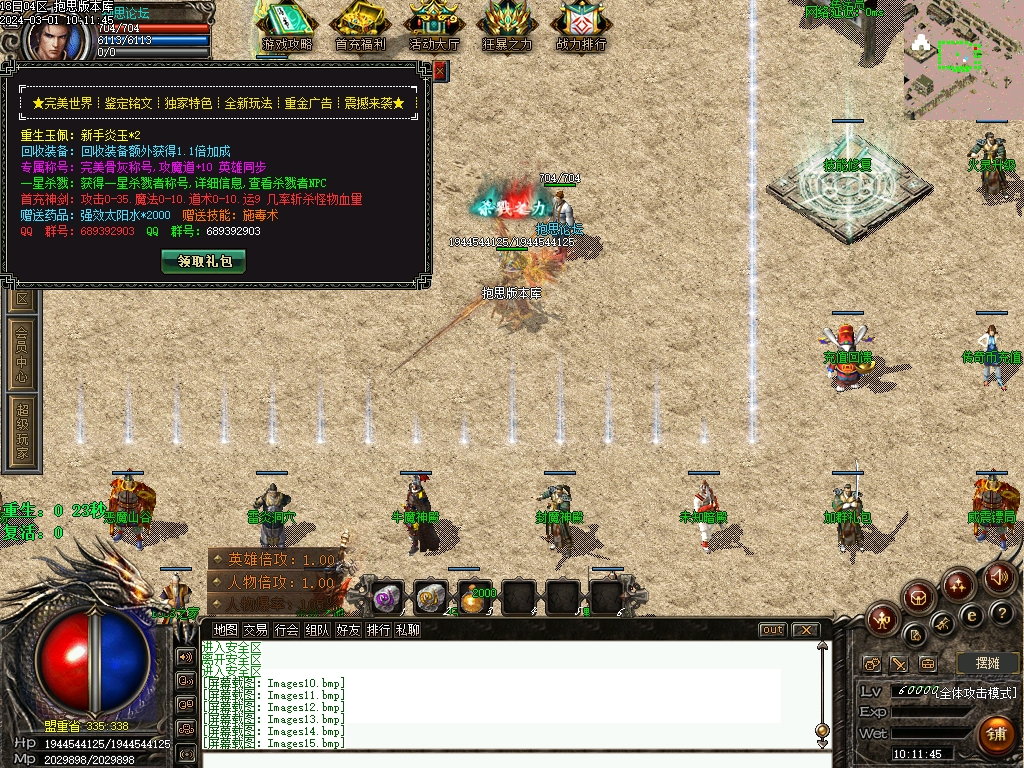Switch to the 地图 chat tab
The image size is (1024, 768).
tap(226, 630)
